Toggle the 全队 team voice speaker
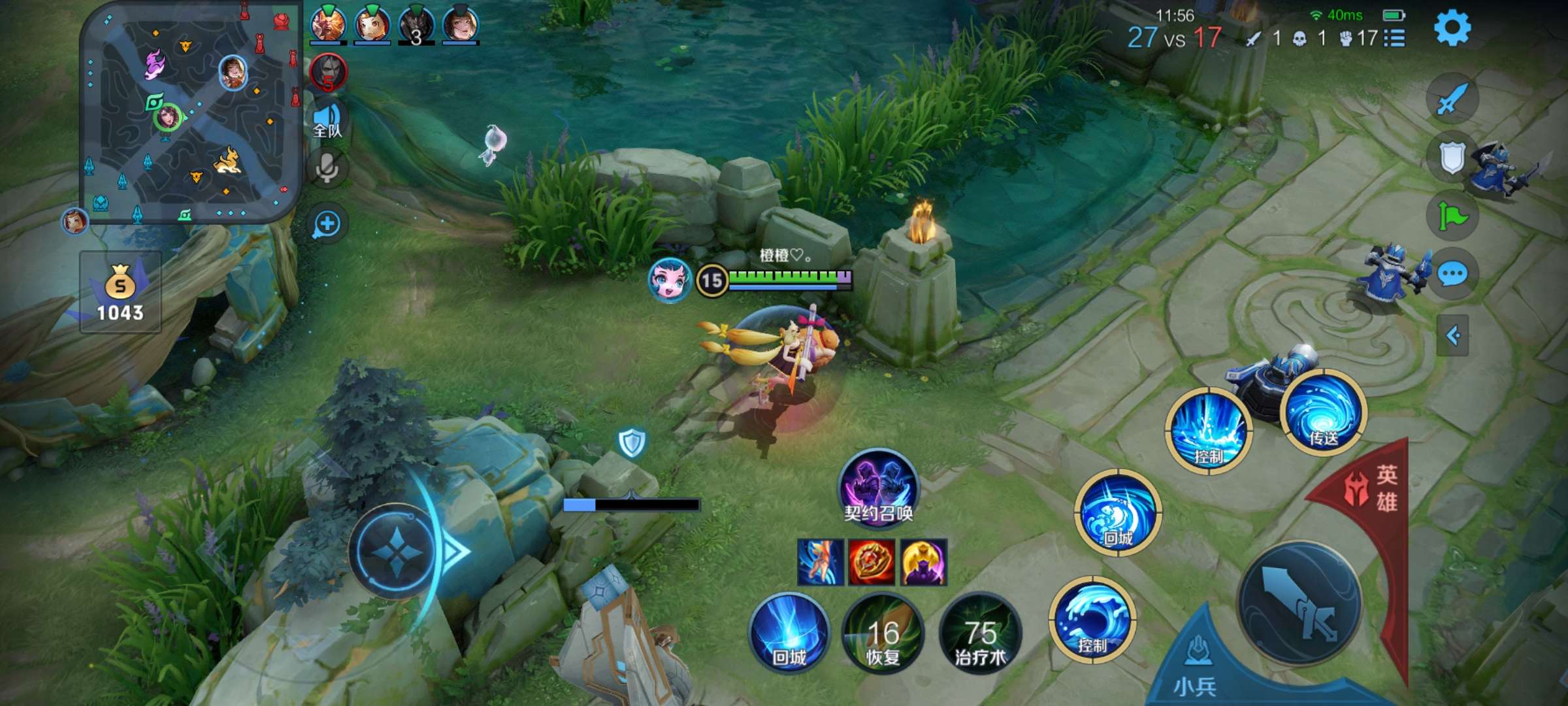 tap(327, 120)
